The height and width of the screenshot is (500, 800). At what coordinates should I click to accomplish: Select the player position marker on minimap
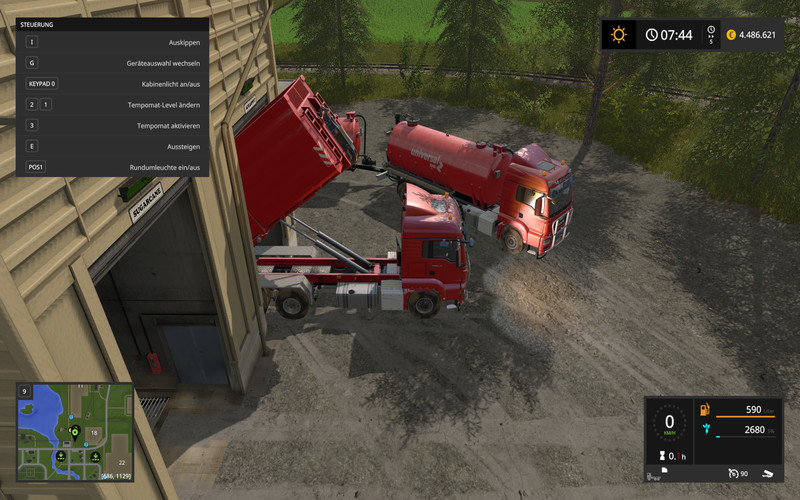[74, 433]
